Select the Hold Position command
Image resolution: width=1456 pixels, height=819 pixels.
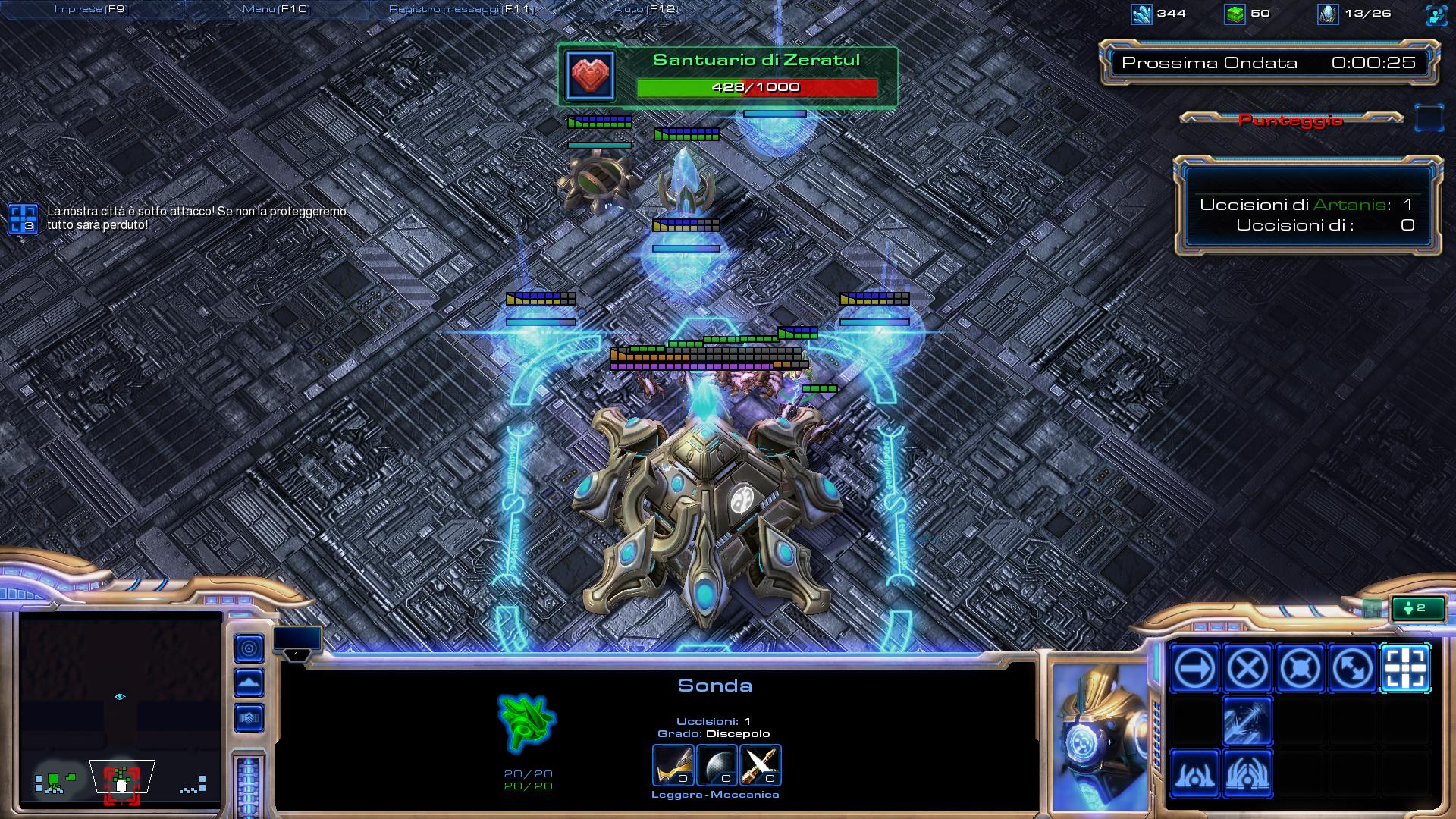pyautogui.click(x=1300, y=669)
